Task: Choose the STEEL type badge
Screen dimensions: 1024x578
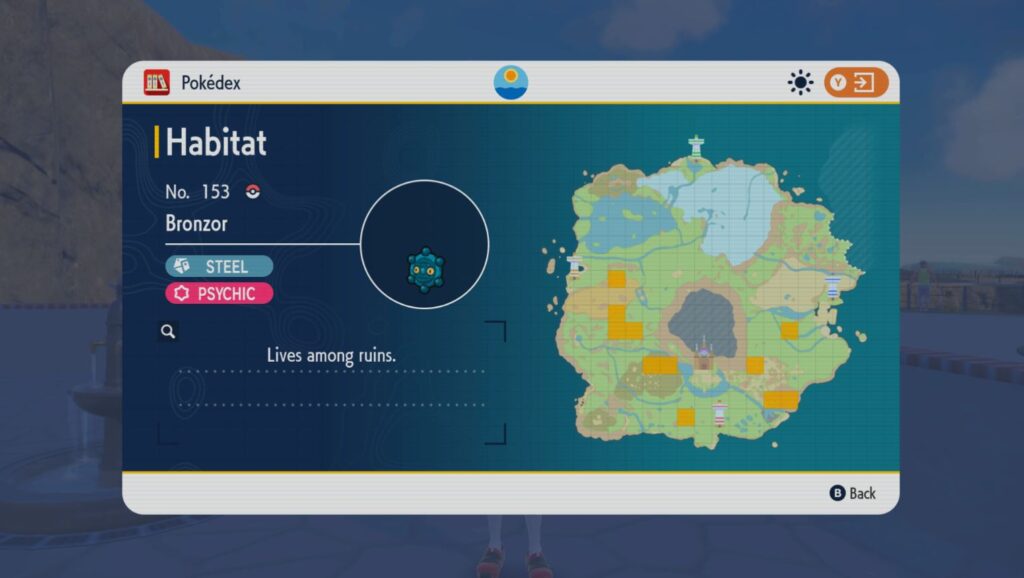Action: tap(219, 265)
